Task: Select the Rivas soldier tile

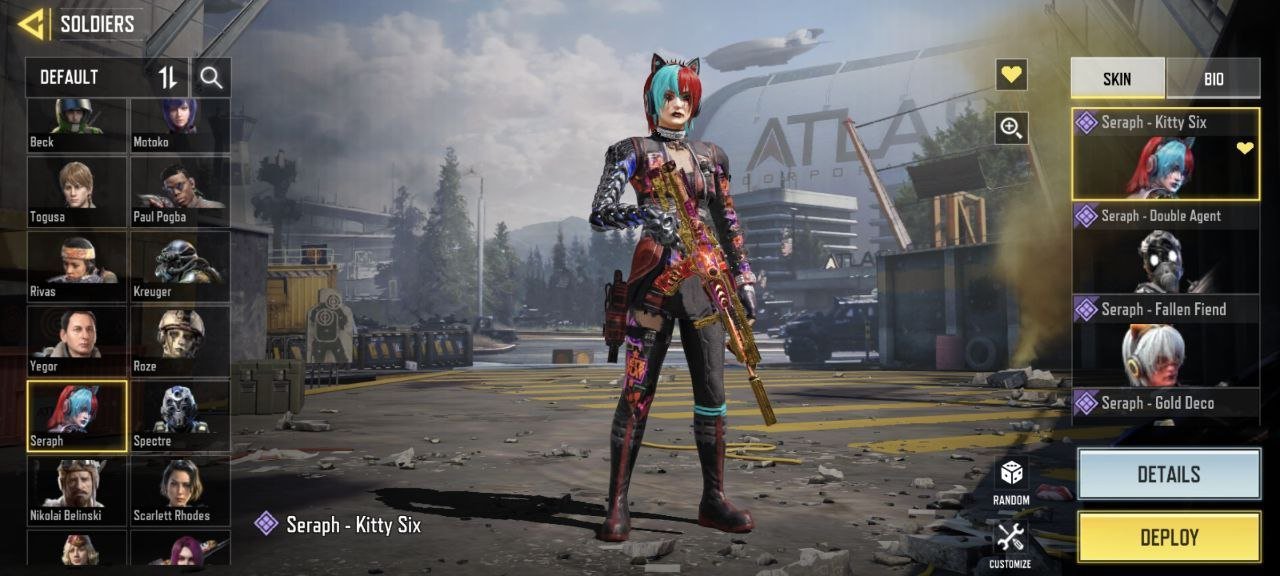Action: point(77,266)
